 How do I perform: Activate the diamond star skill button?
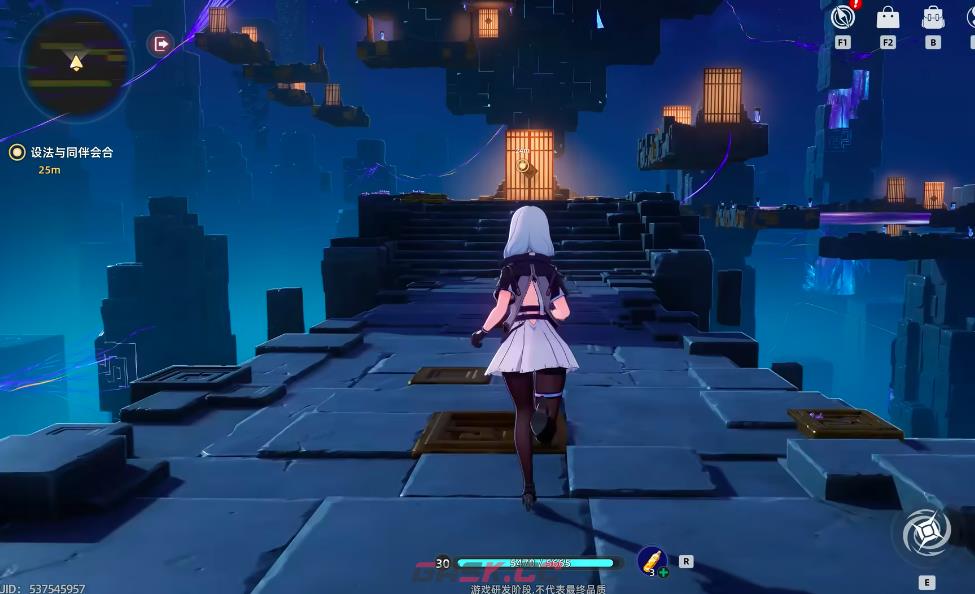coord(925,532)
